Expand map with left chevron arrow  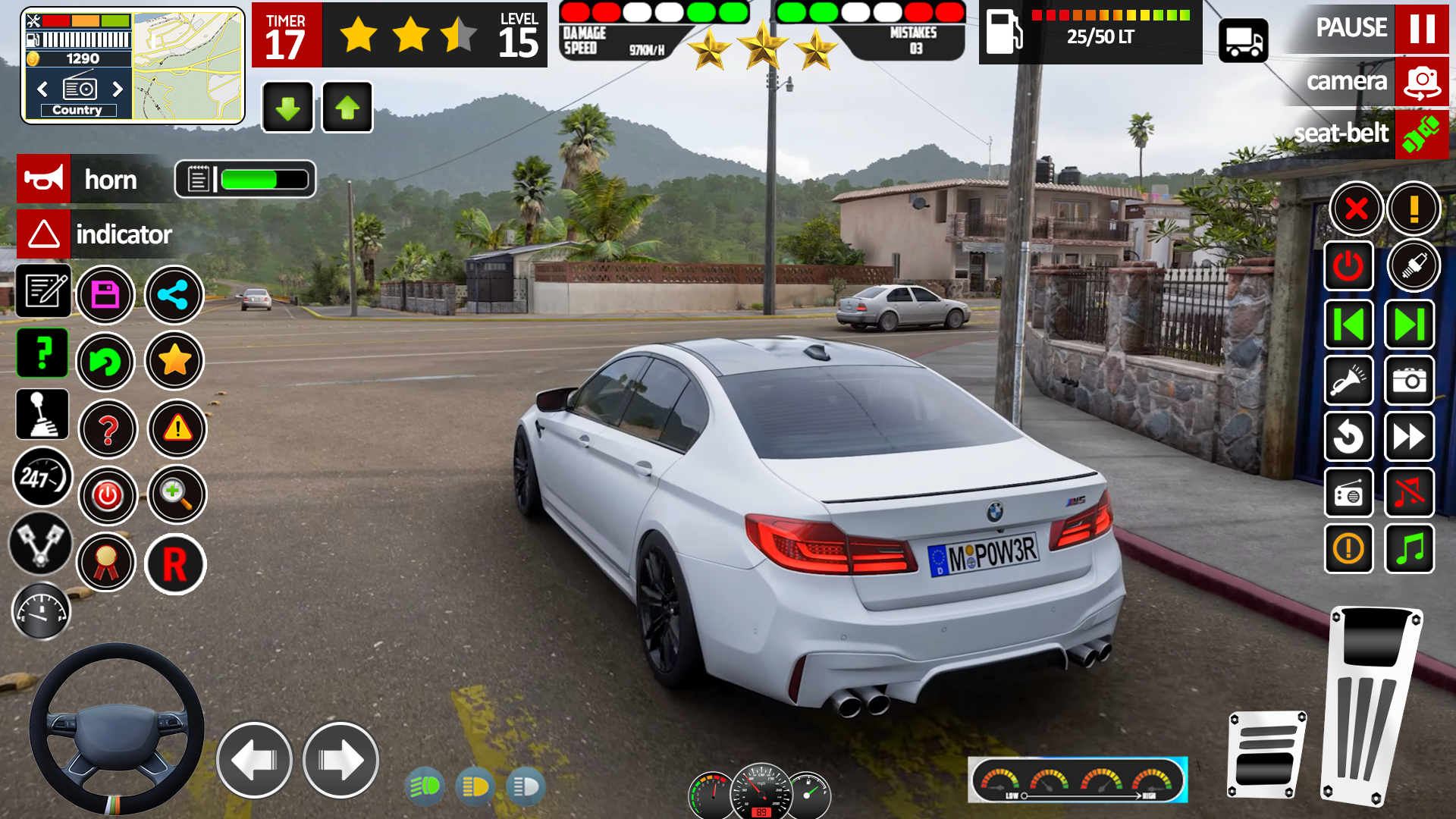tap(42, 89)
